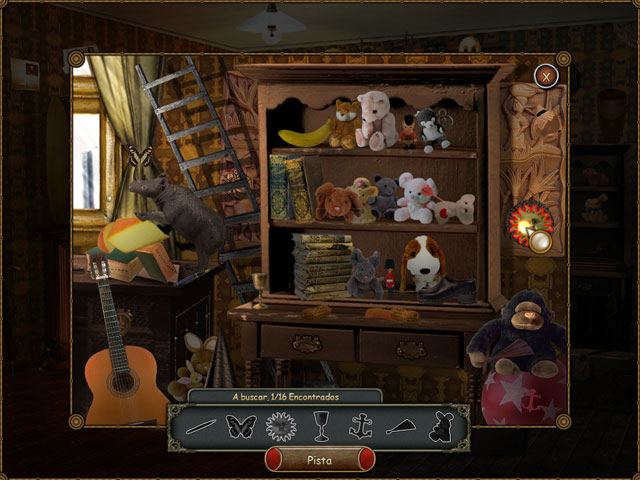Use the Pista hint button
Screen dimensions: 640x480
[319, 459]
